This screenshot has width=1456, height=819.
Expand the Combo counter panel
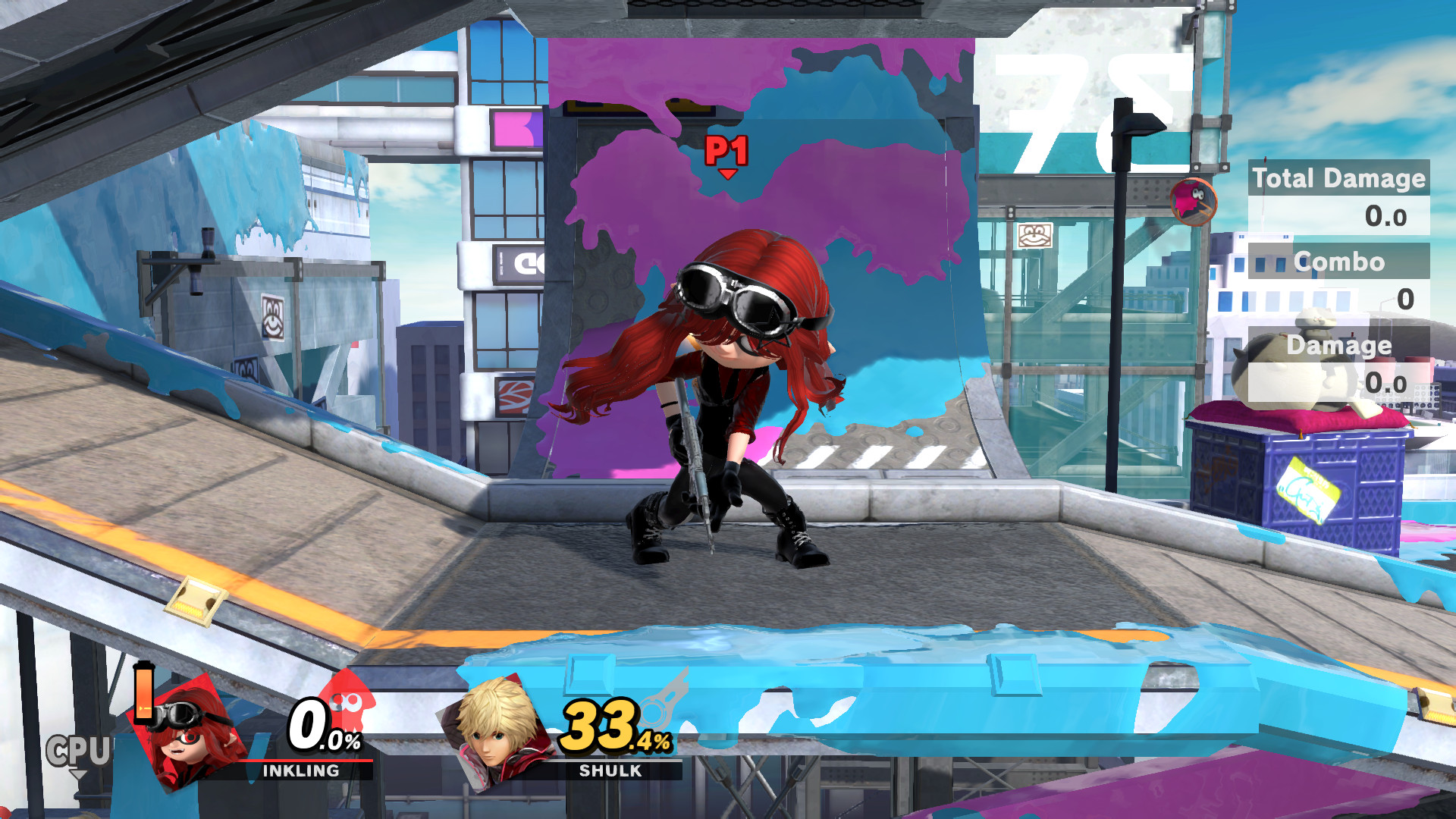point(1339,263)
